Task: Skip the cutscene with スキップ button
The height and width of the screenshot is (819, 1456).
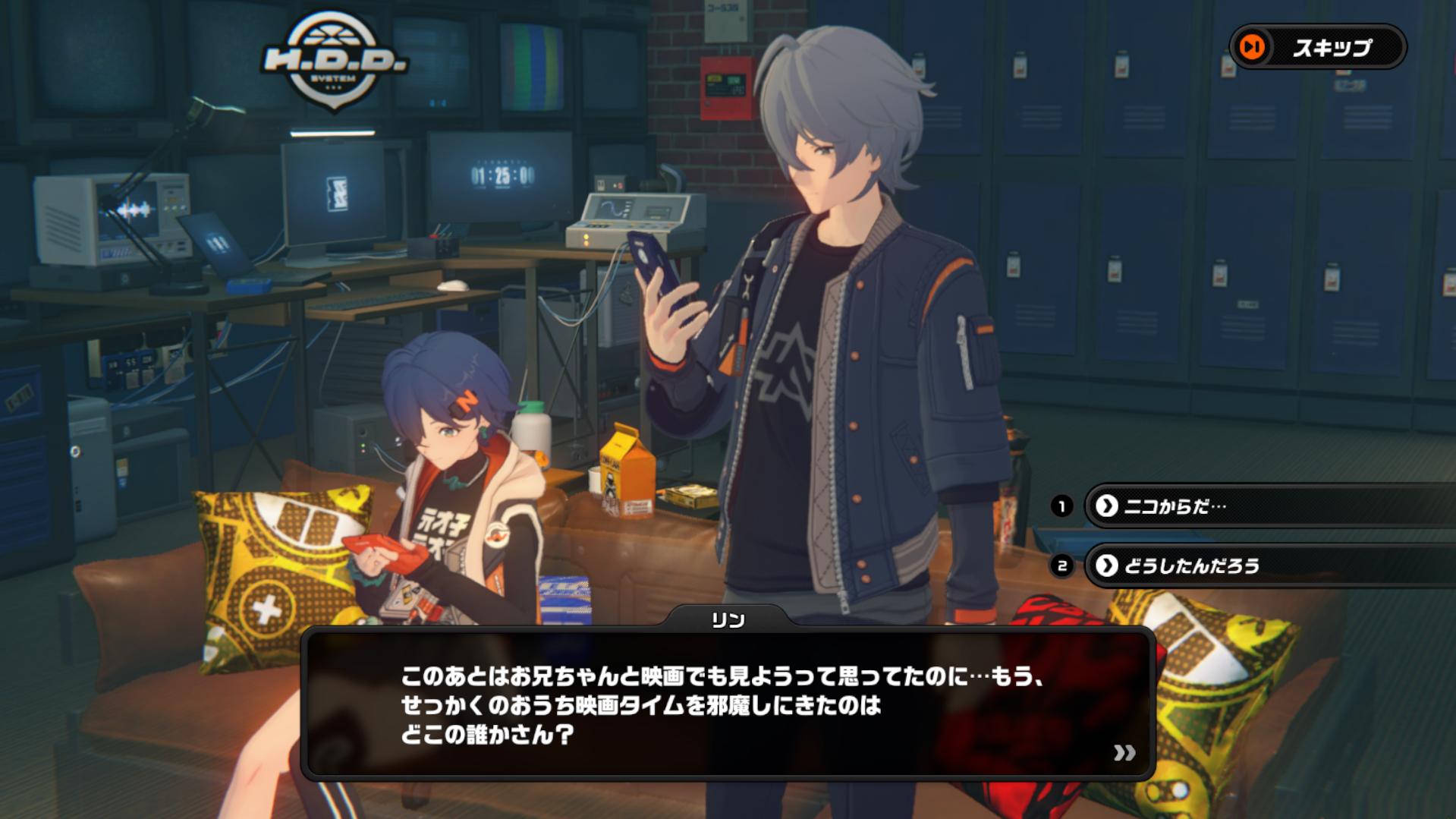Action: click(1318, 47)
